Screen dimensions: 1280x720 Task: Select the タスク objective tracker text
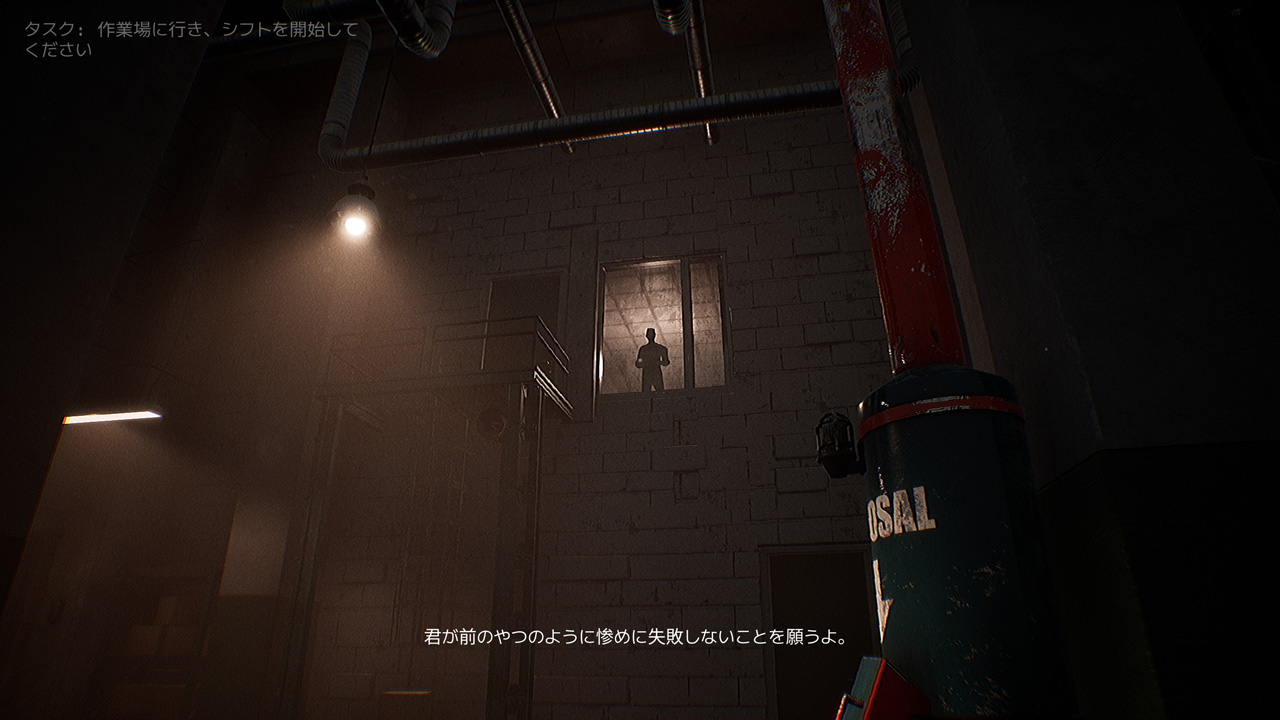click(x=190, y=39)
